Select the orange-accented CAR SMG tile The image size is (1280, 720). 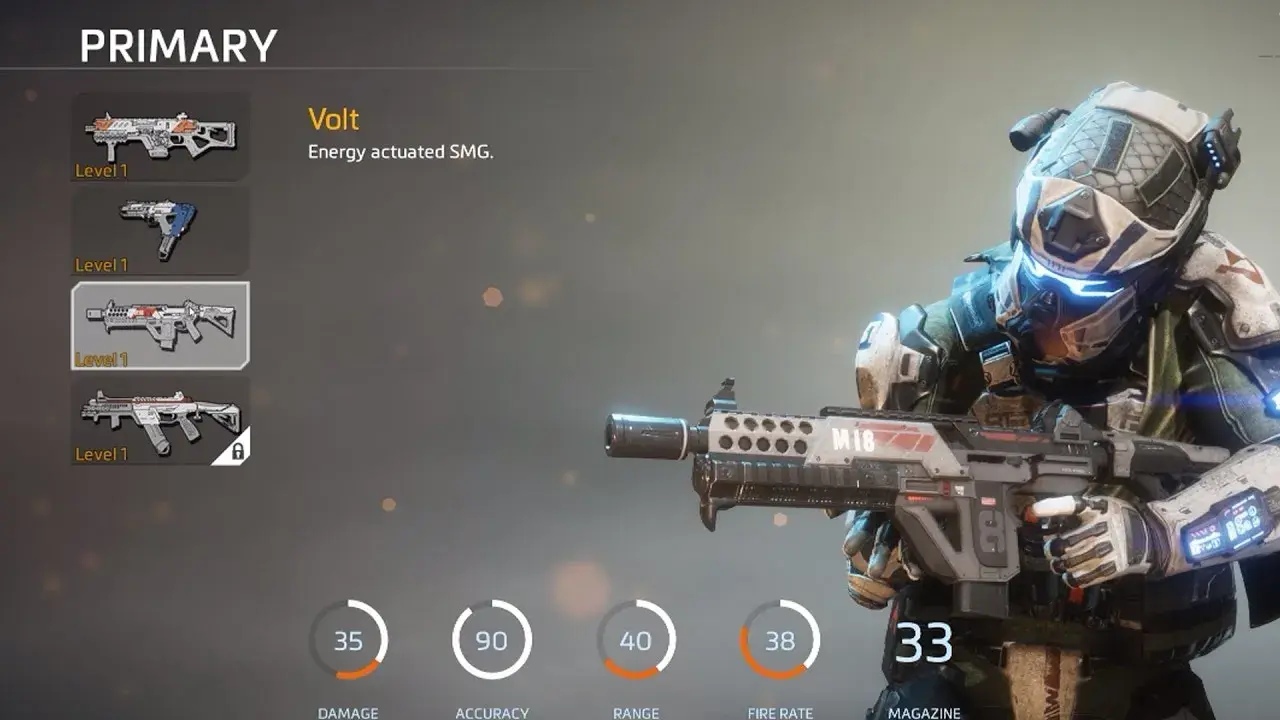pos(160,137)
